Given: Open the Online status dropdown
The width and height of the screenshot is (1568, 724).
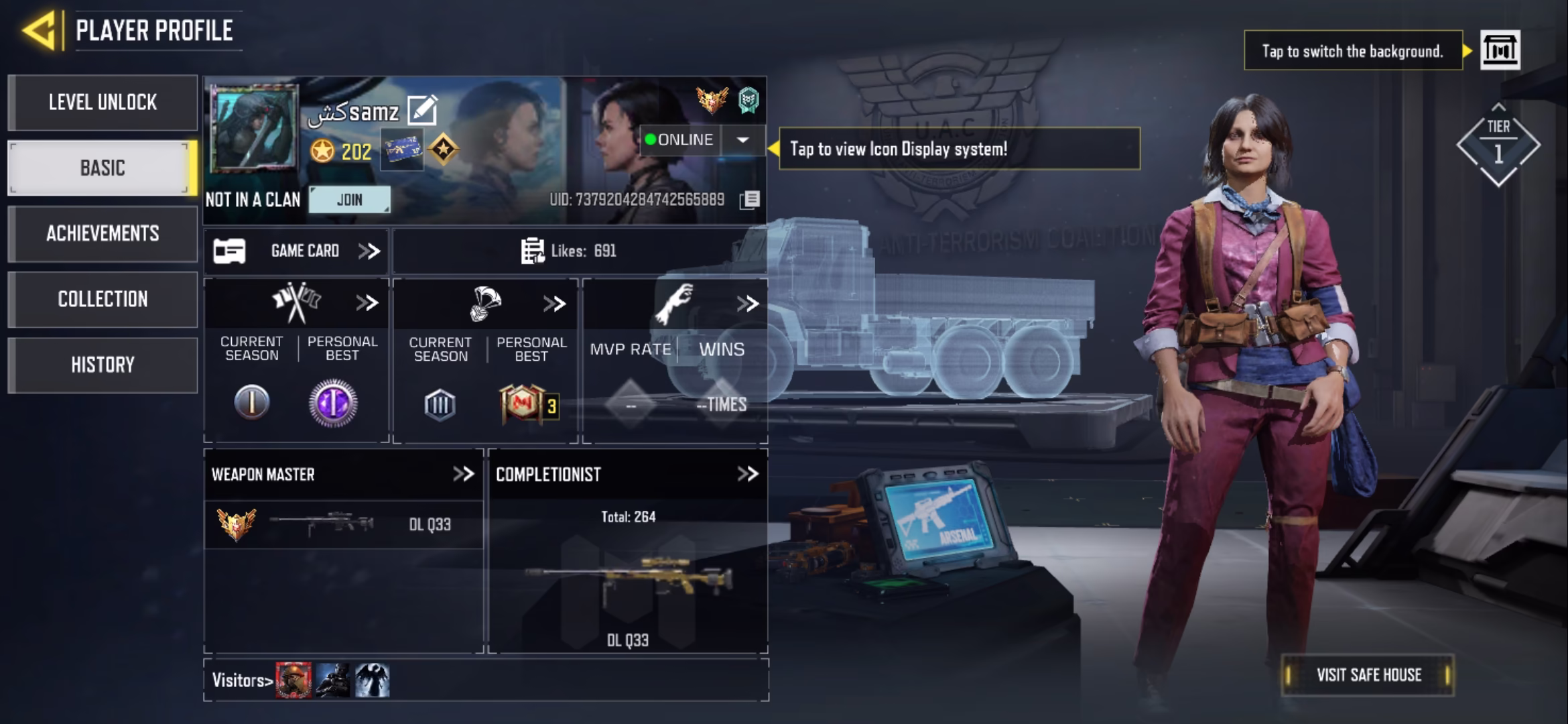Looking at the screenshot, I should [x=742, y=140].
